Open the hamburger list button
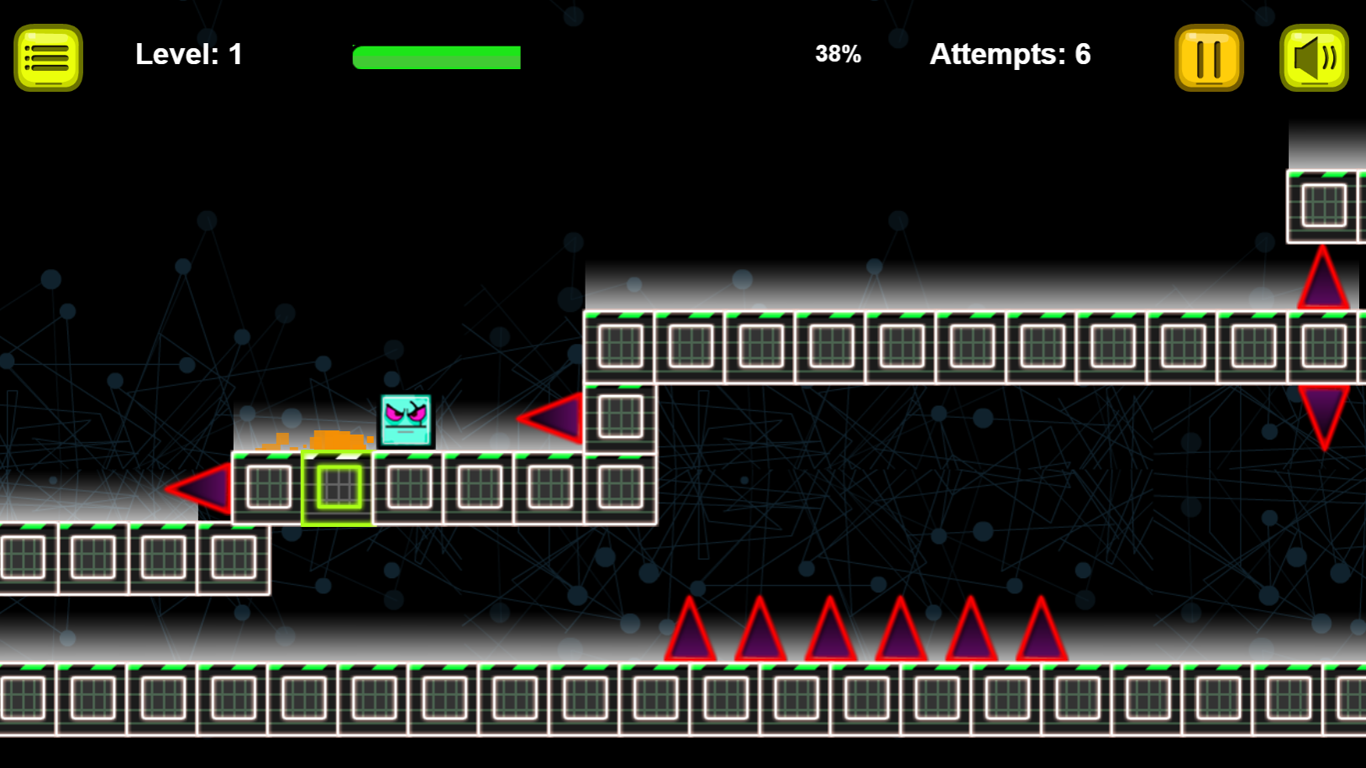The width and height of the screenshot is (1366, 768). point(47,55)
